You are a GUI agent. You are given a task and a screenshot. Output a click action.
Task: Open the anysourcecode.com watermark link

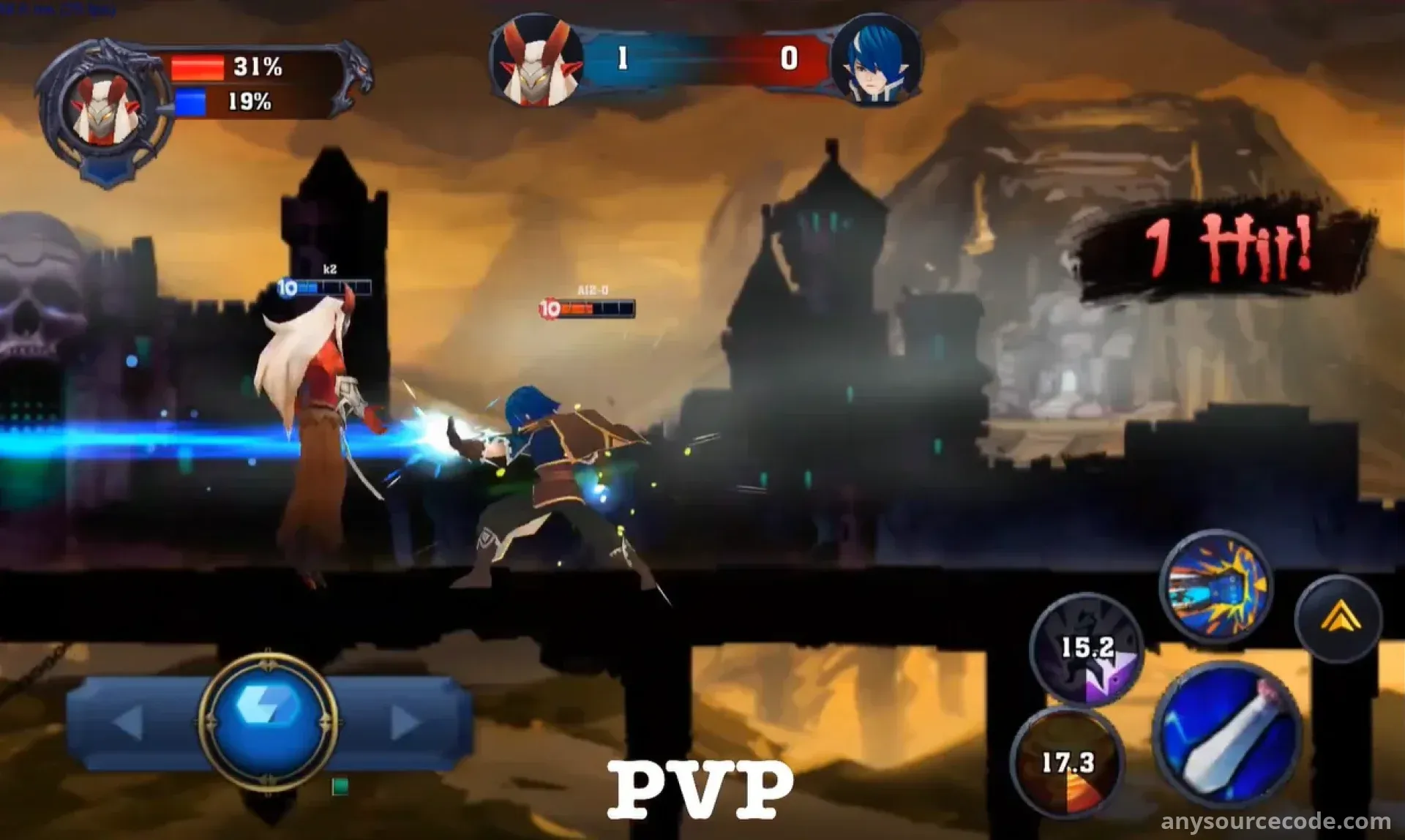coord(1275,821)
